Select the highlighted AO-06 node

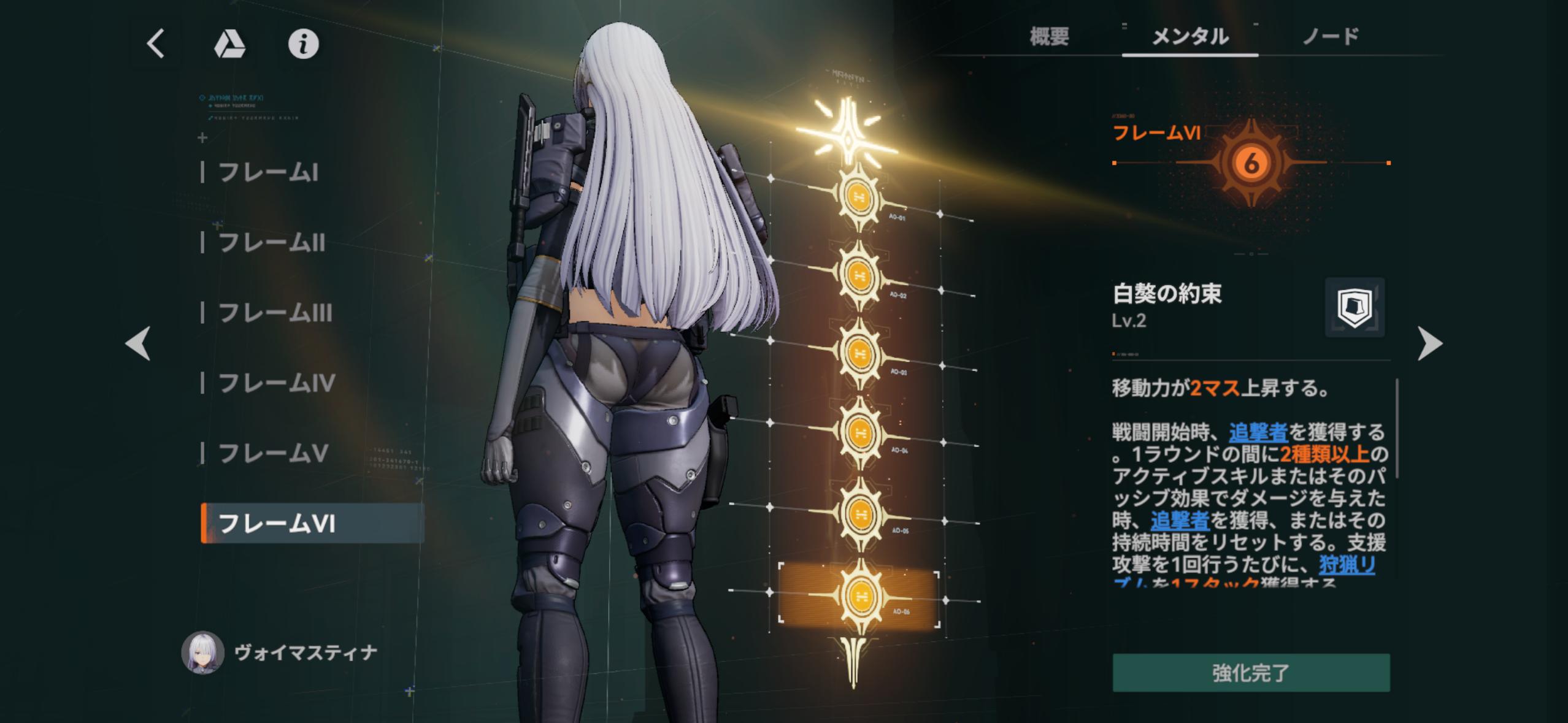pyautogui.click(x=858, y=595)
